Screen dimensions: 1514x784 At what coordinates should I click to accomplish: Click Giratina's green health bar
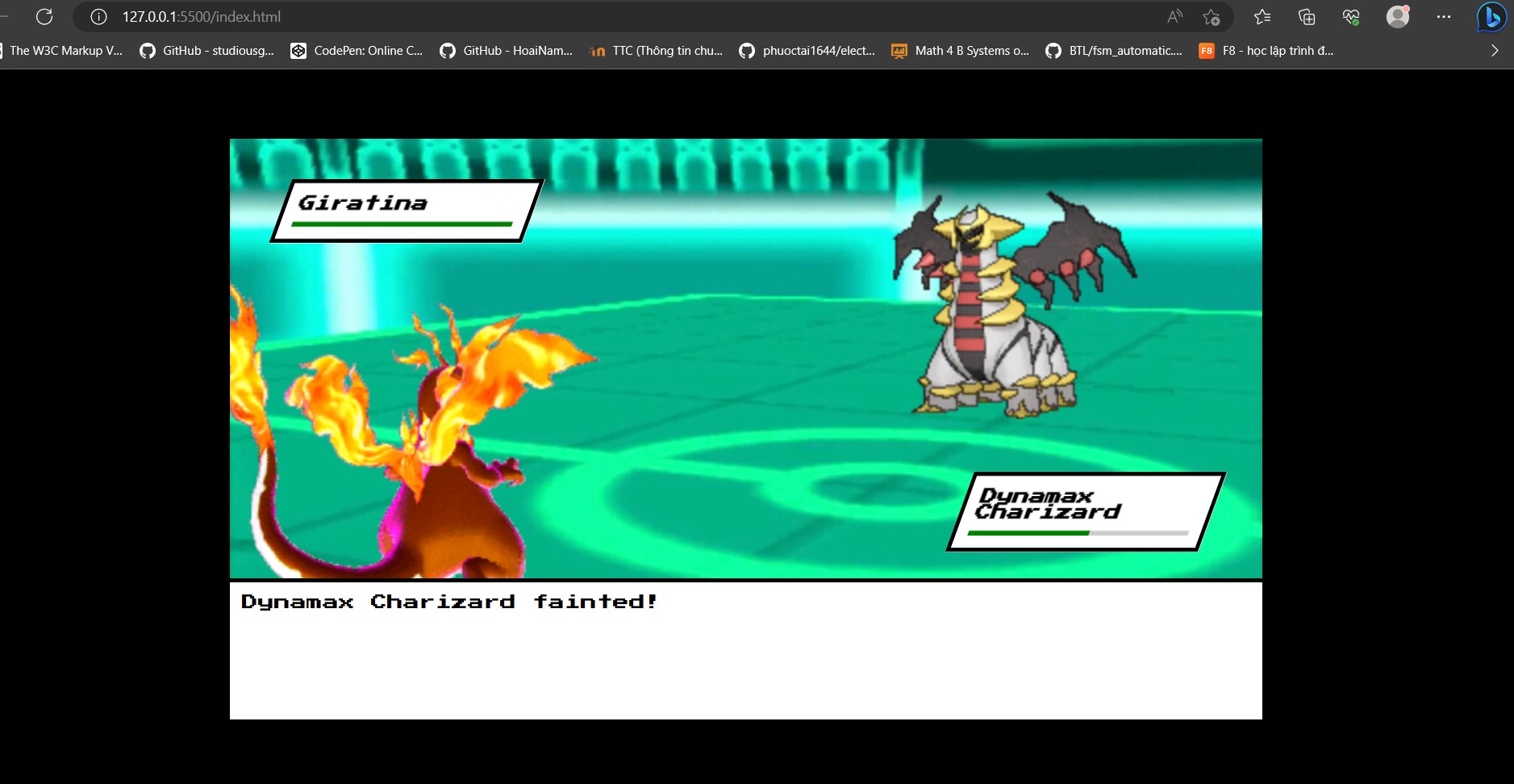tap(404, 223)
